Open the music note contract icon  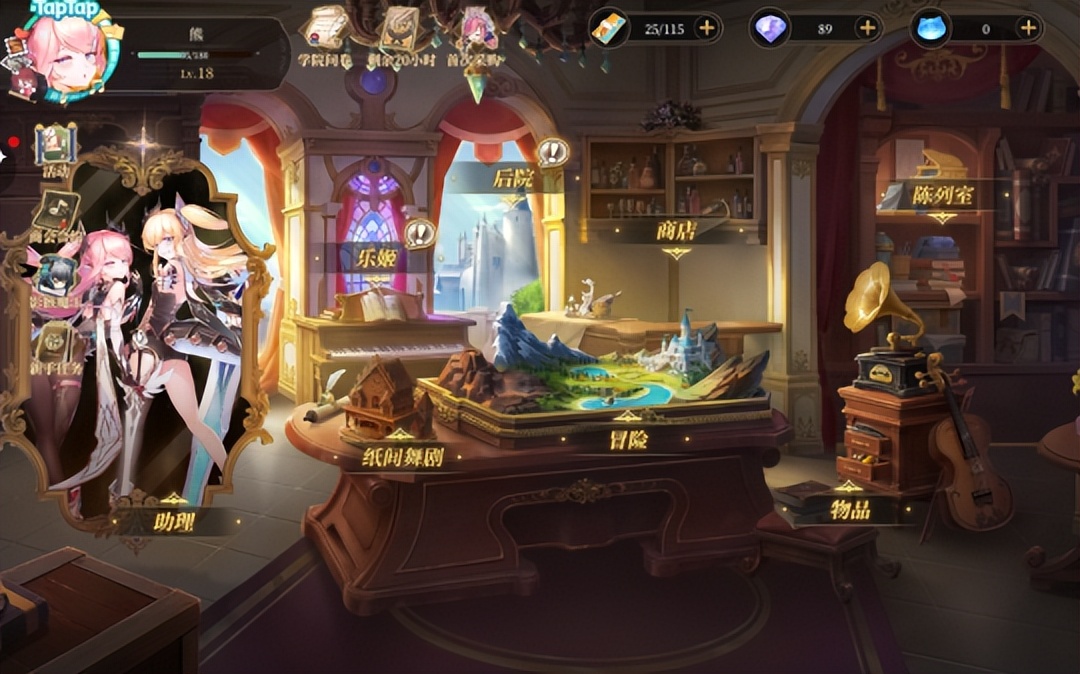(x=56, y=213)
